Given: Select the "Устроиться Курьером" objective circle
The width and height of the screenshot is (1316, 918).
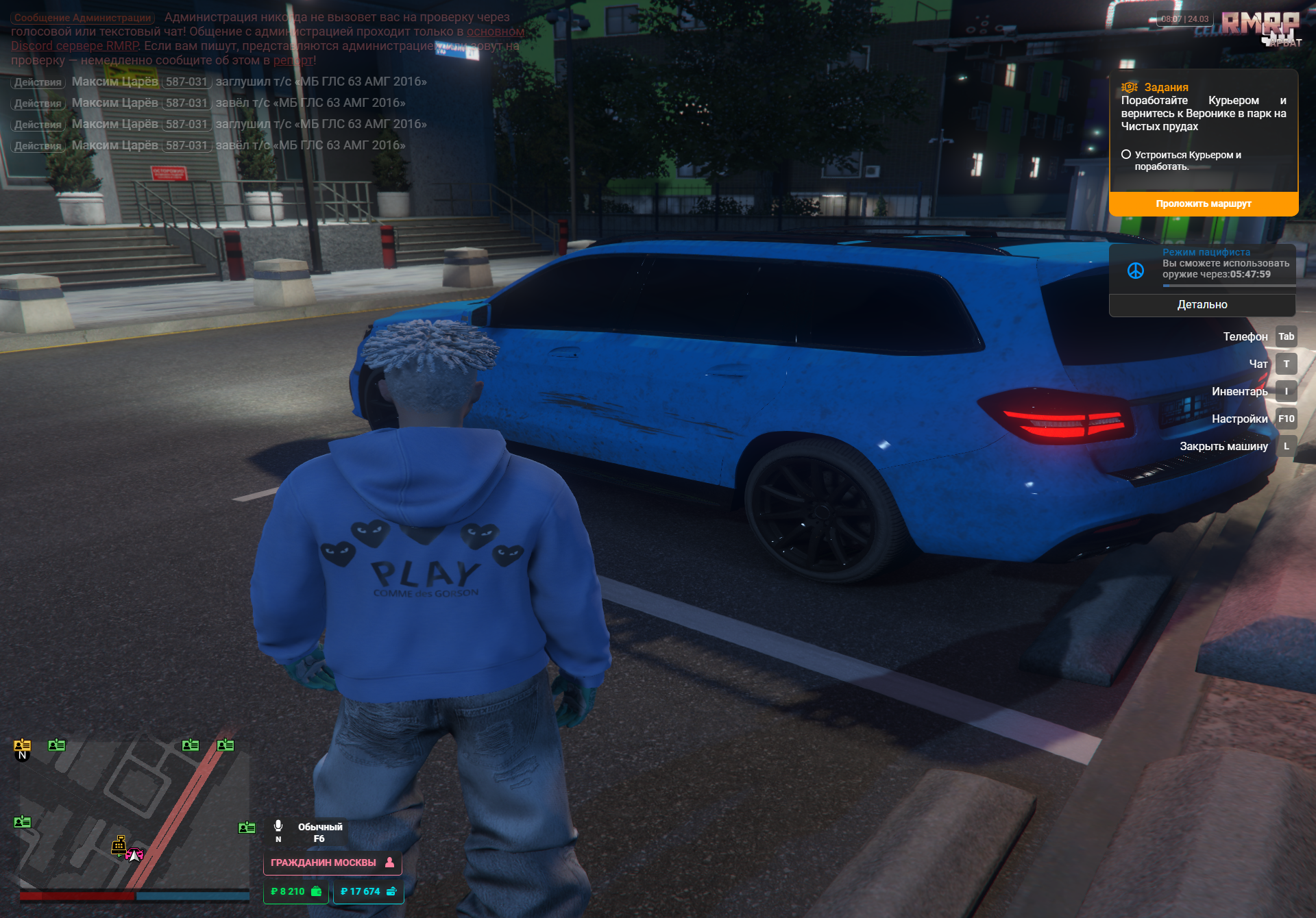Looking at the screenshot, I should [1126, 155].
